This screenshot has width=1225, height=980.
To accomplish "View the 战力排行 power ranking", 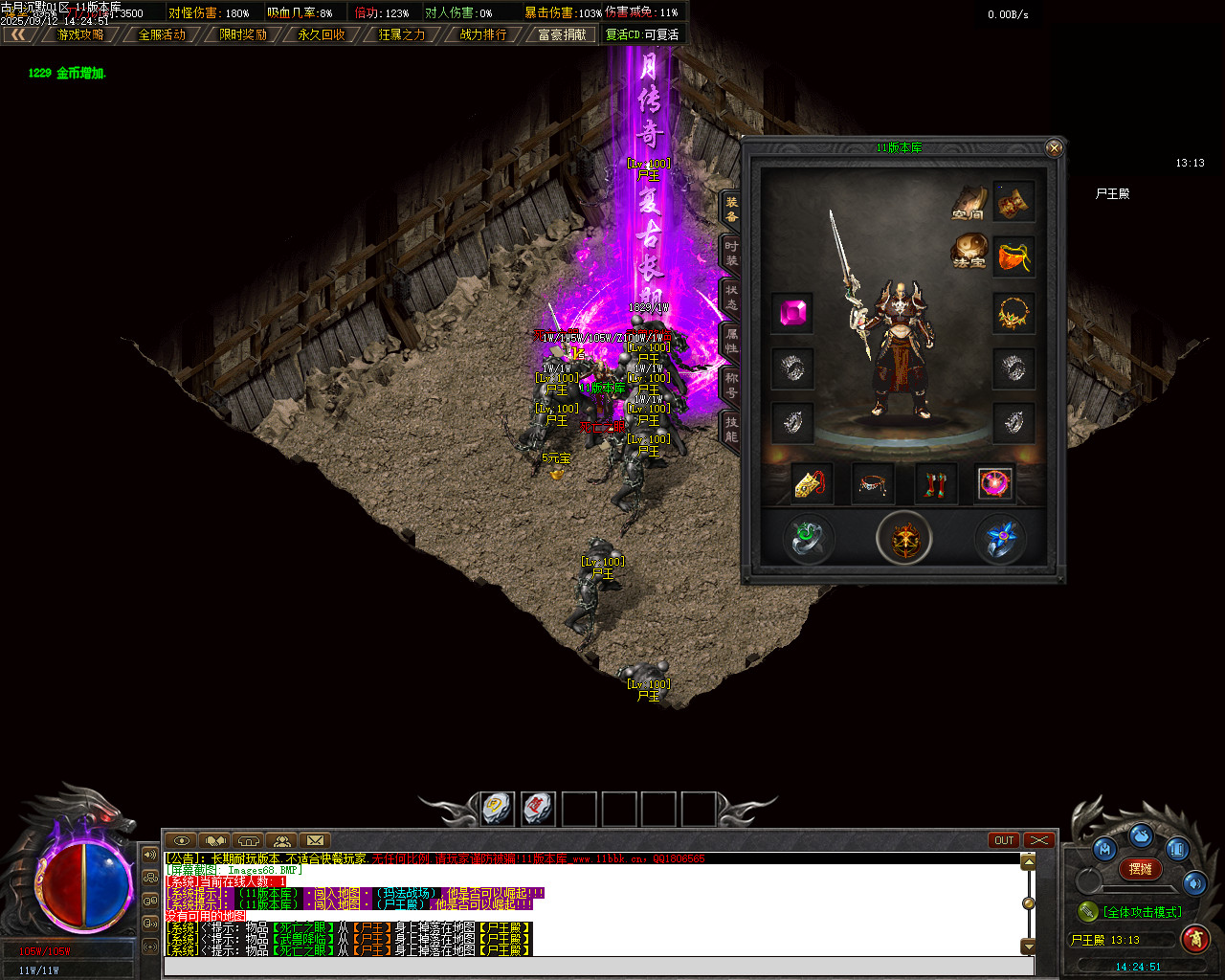I will [x=483, y=34].
